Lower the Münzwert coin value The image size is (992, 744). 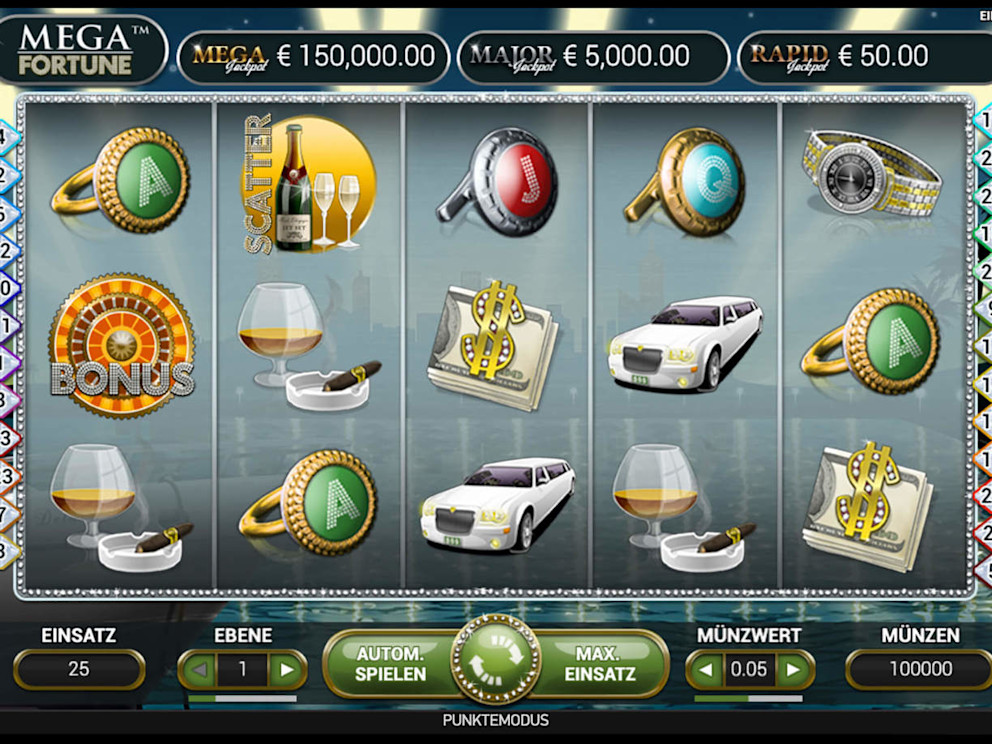[707, 669]
